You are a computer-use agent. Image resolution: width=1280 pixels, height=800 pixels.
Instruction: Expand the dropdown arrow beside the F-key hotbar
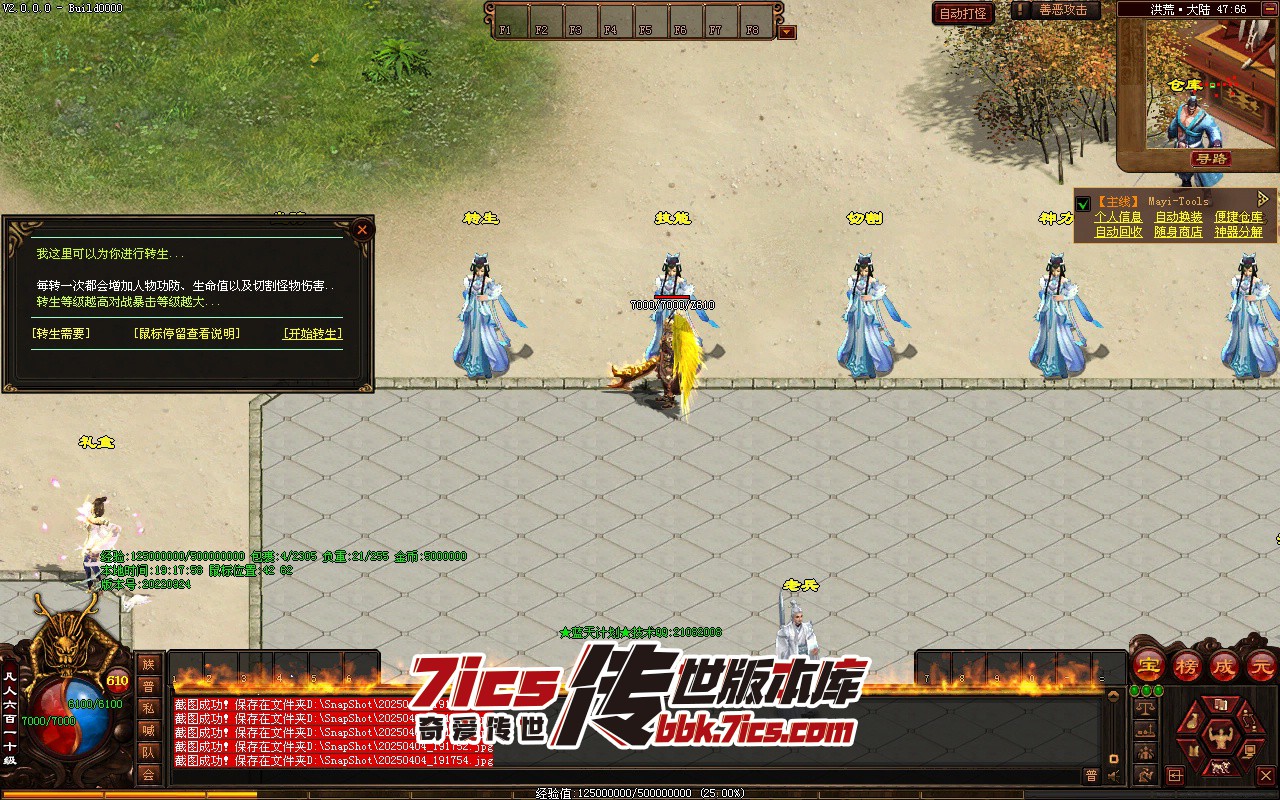[x=787, y=32]
